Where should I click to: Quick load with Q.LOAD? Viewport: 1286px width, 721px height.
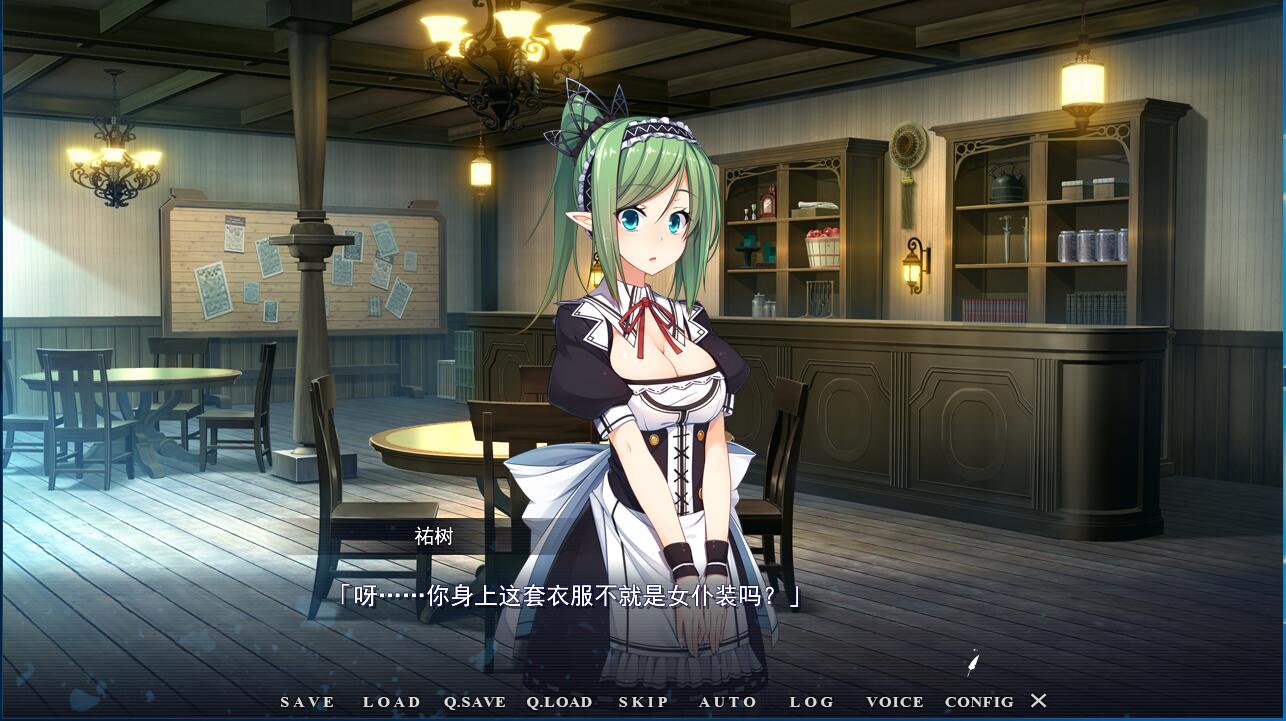point(560,702)
